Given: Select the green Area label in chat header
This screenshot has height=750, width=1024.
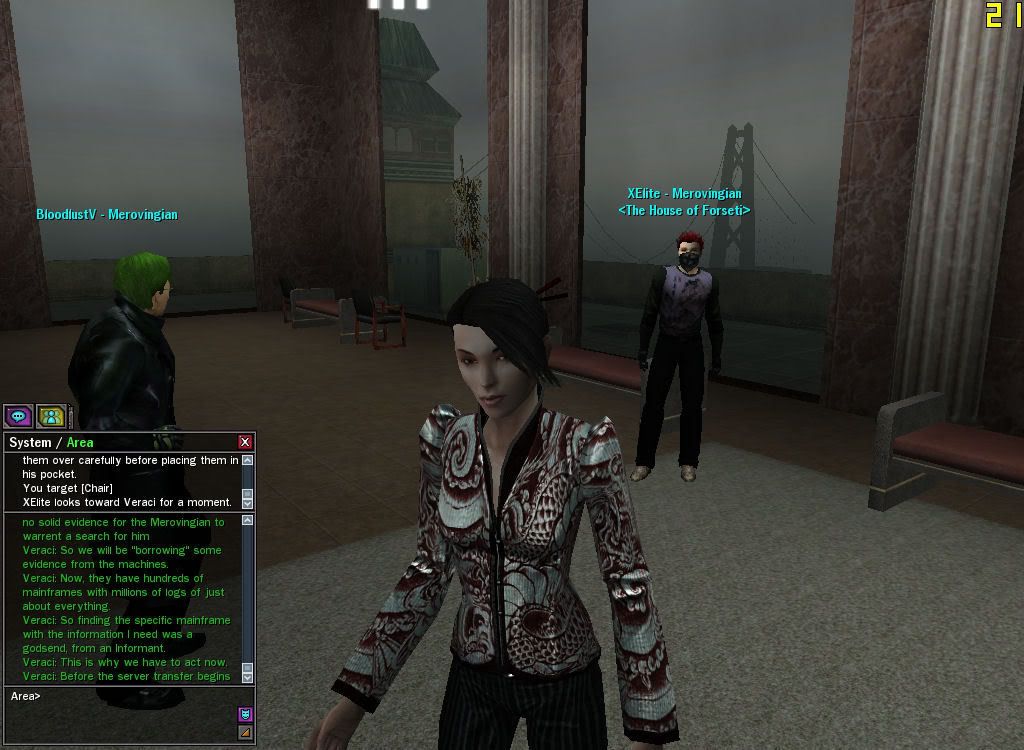Looking at the screenshot, I should 80,442.
